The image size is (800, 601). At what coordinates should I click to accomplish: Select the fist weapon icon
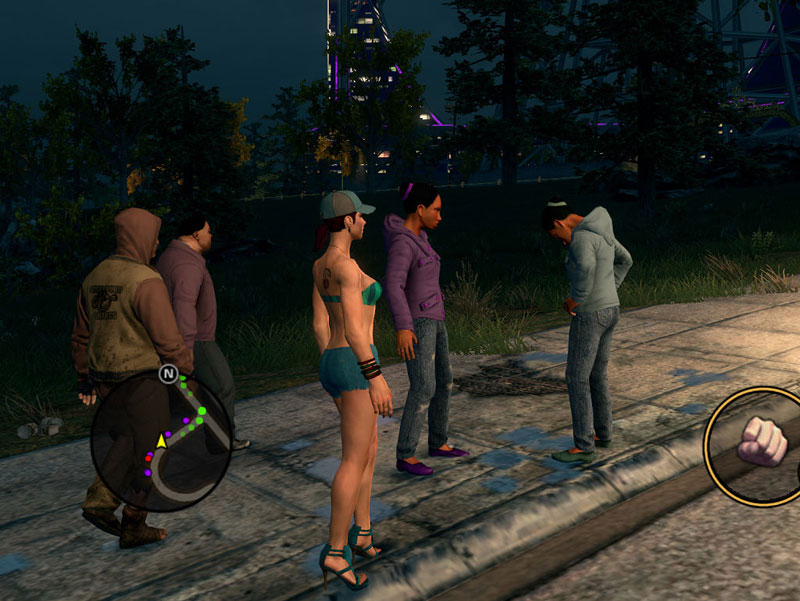[761, 441]
